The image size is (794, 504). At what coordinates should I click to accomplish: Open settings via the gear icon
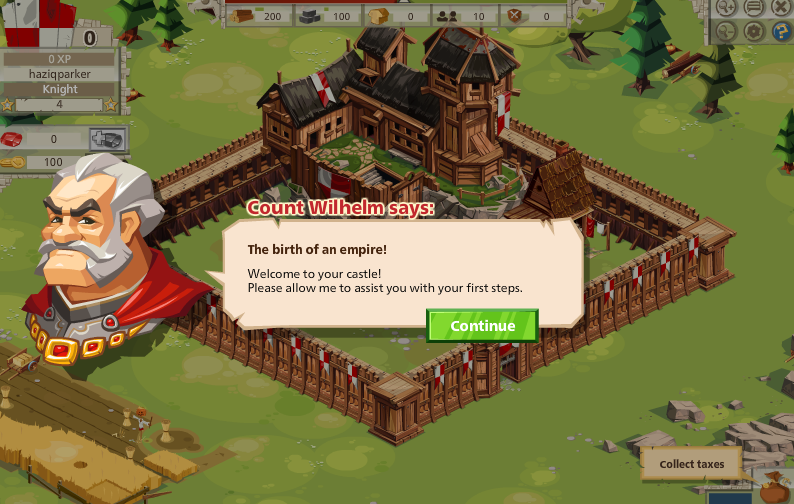[754, 31]
